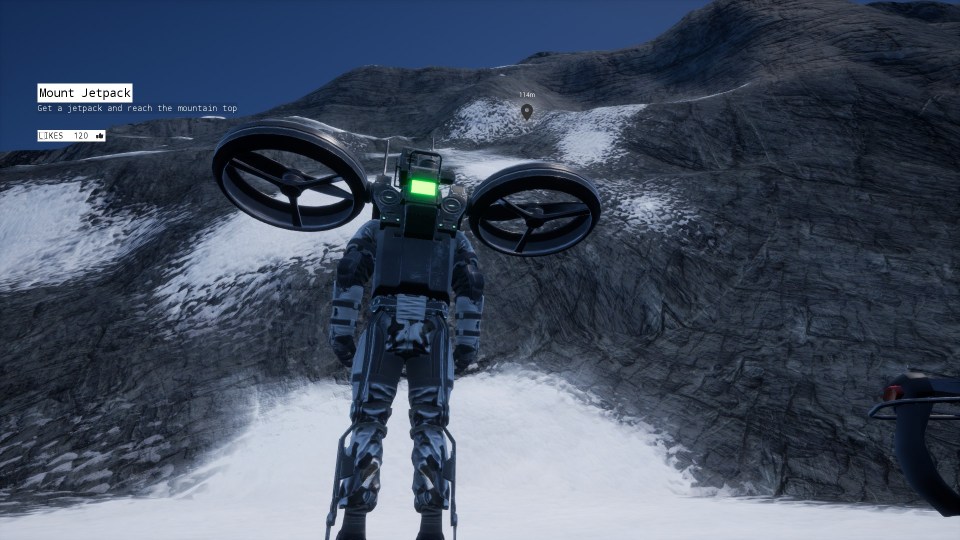
Task: Select the Mount Jetpack objective title
Action: pos(85,93)
